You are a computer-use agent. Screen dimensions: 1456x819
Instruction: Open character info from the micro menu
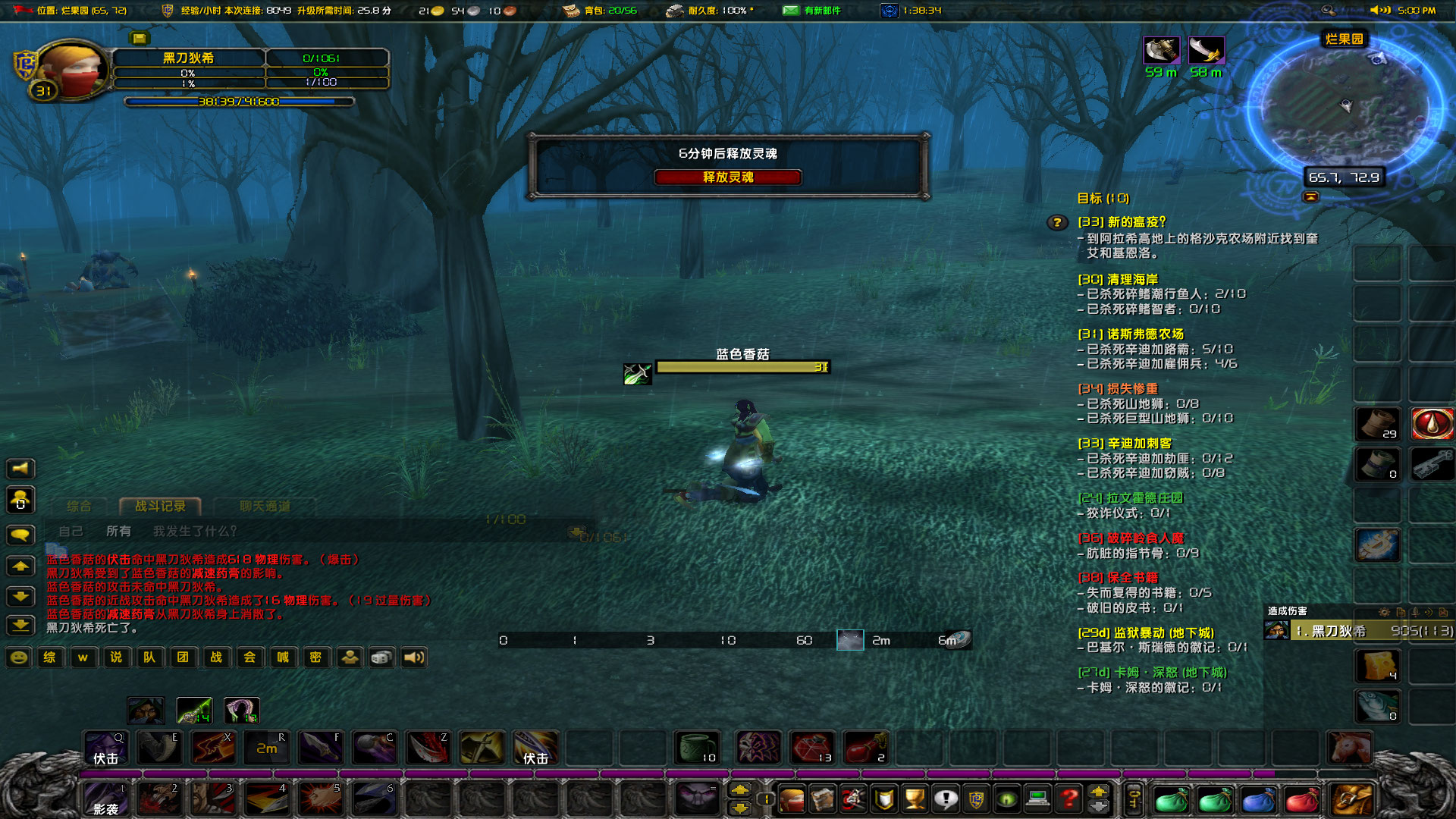coord(791,799)
